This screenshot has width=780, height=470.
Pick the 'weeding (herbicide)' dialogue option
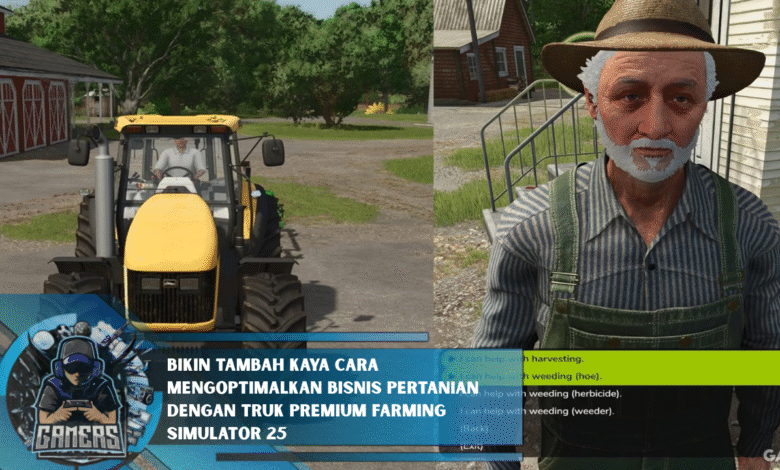(542, 393)
